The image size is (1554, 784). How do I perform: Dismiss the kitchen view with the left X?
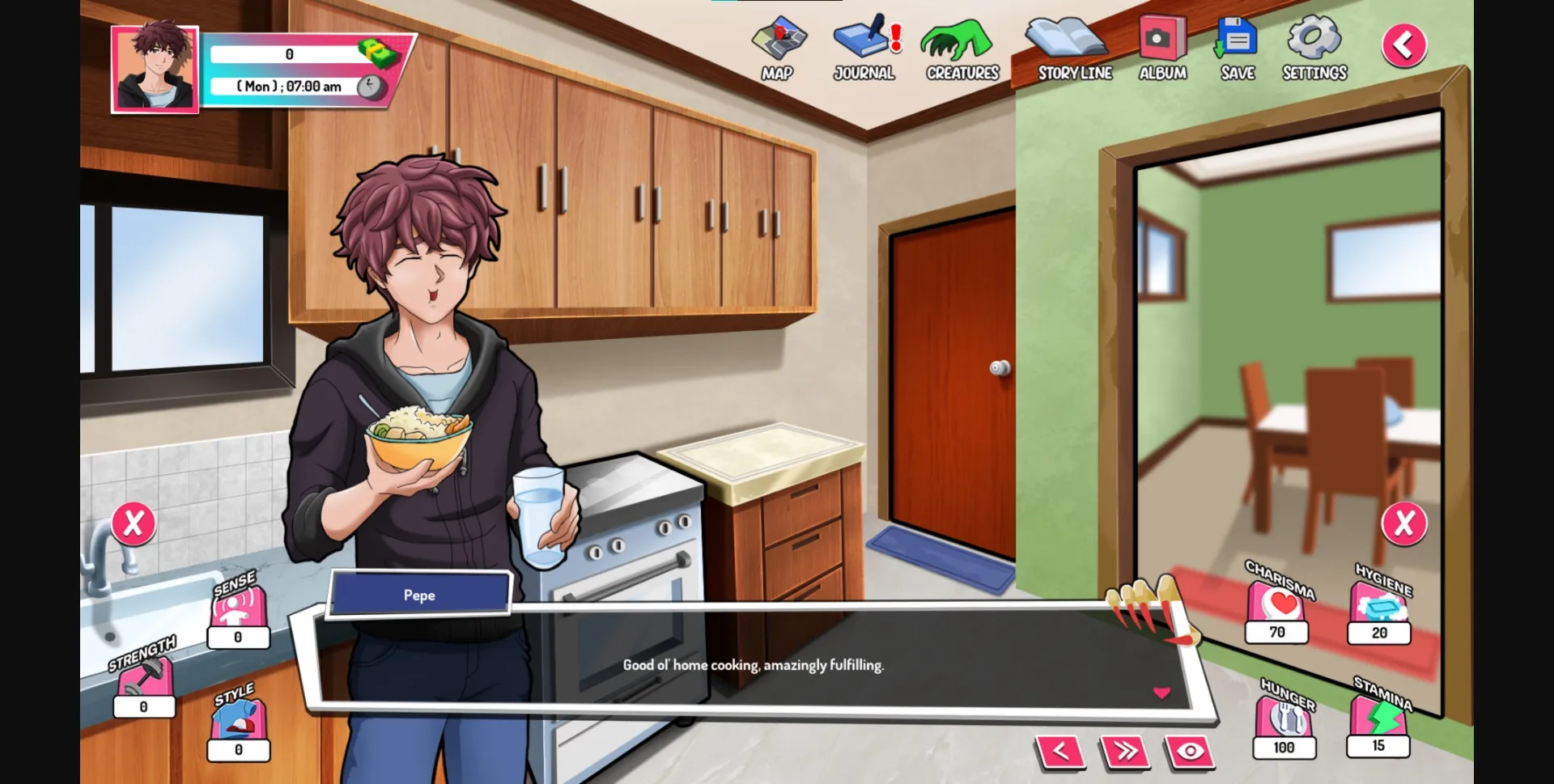point(134,523)
